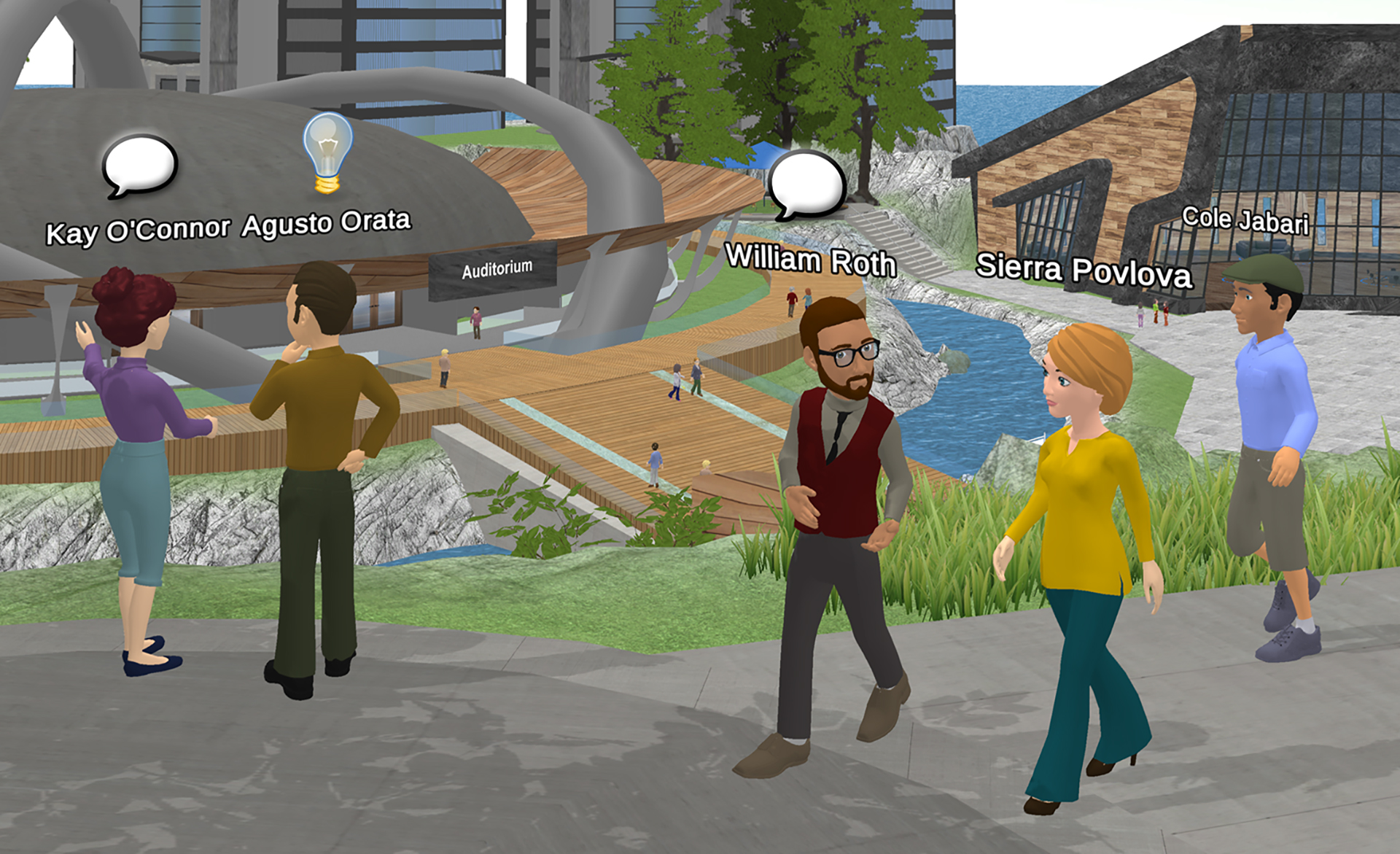This screenshot has height=854, width=1400.
Task: Click the Kay O'Connor name tag
Action: coord(138,231)
